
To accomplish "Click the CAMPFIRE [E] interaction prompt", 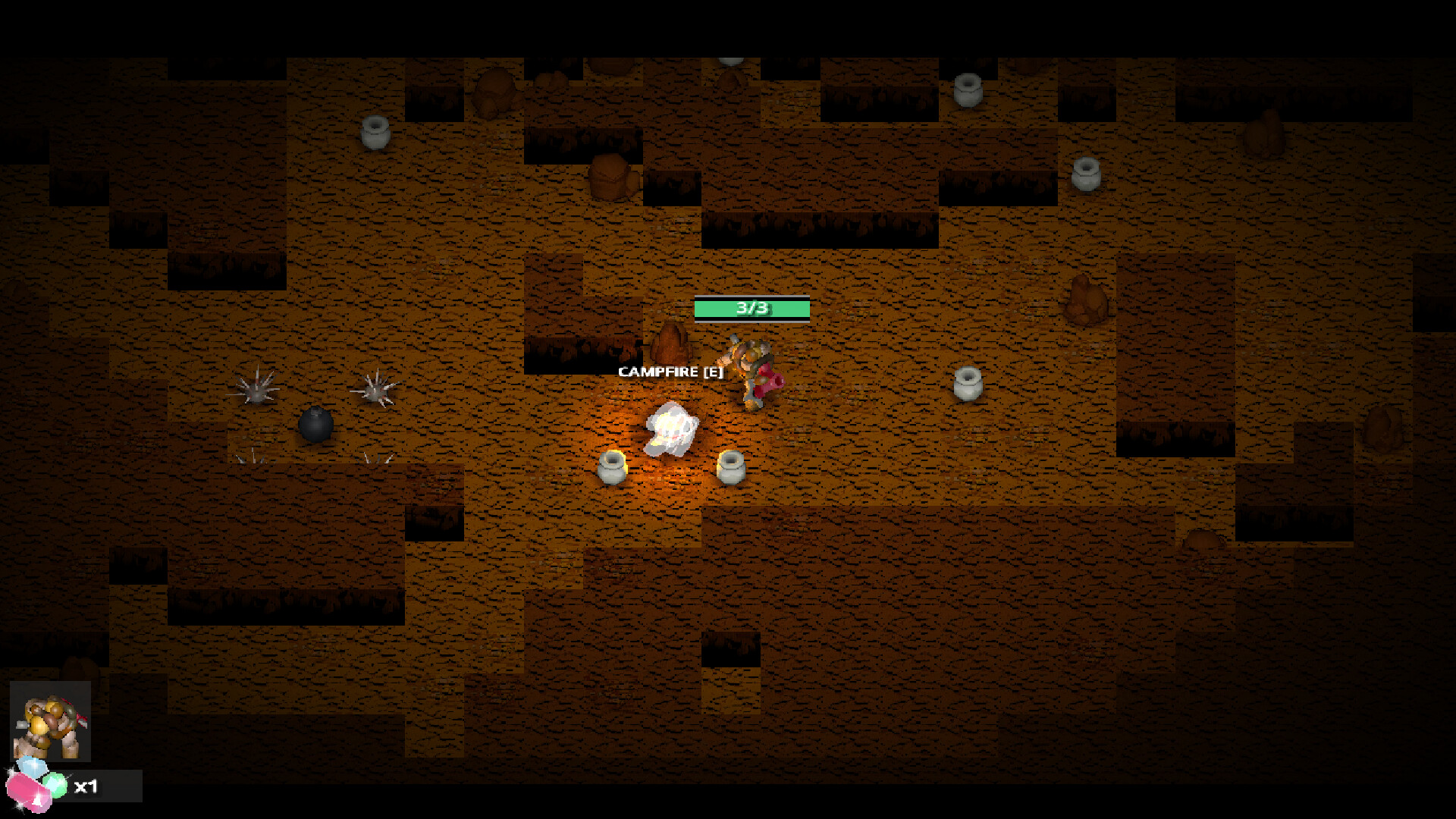I will point(670,372).
